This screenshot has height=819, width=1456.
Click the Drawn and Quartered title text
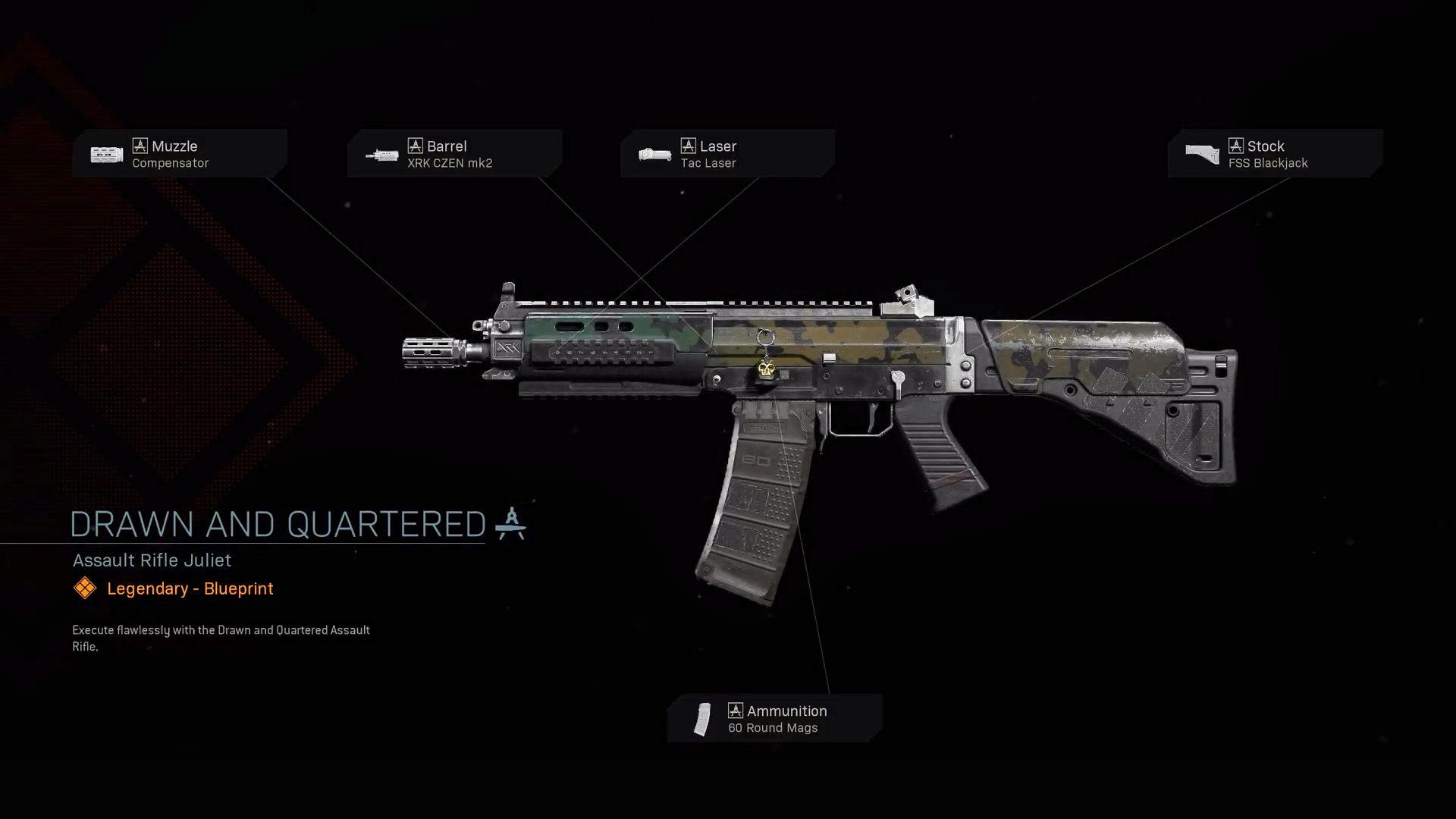(x=277, y=523)
